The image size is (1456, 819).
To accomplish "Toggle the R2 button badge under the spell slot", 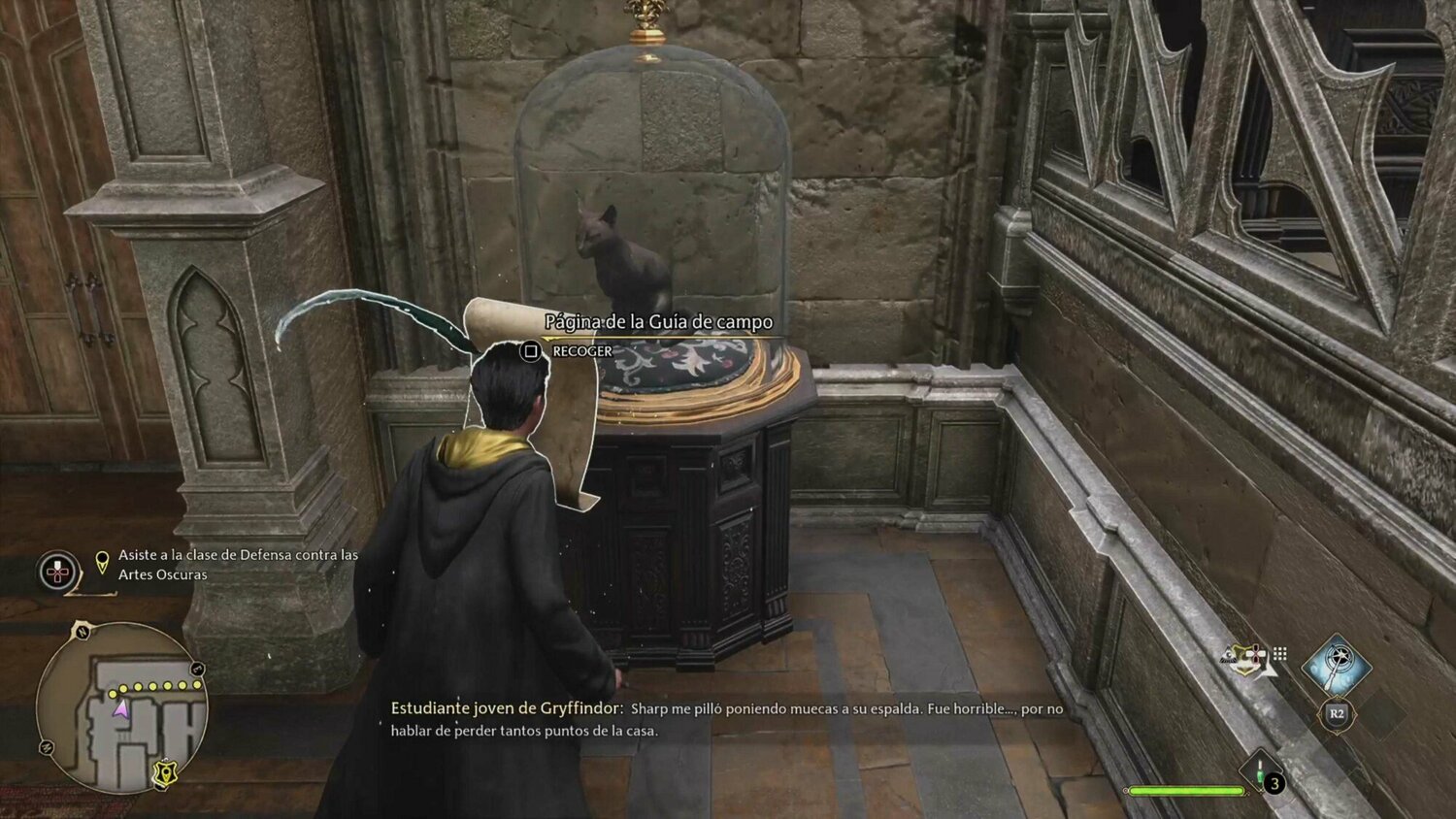I will [x=1337, y=712].
